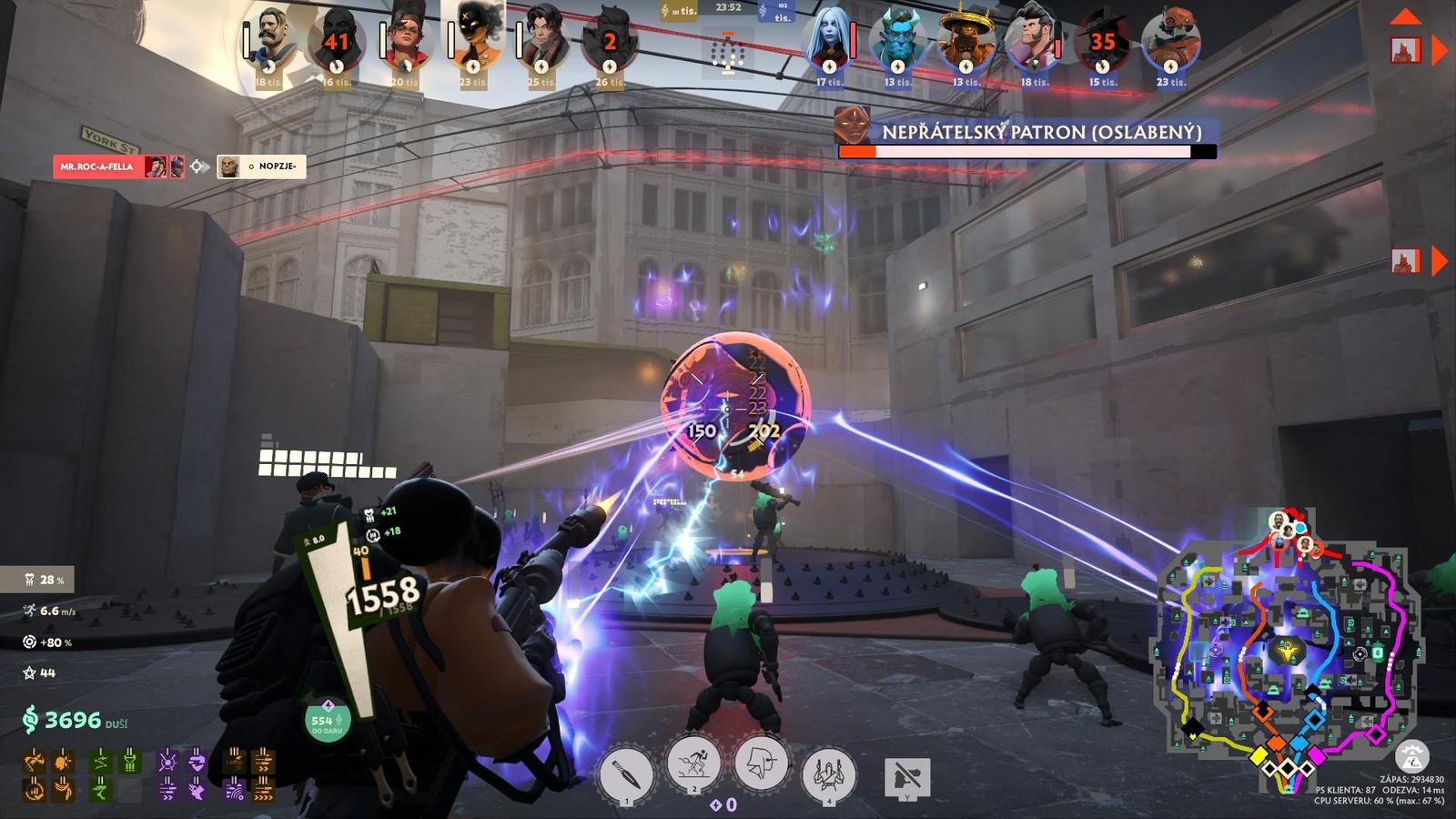Click the golden mid-boss marker on the minimap
This screenshot has height=819, width=1456.
[x=1288, y=650]
